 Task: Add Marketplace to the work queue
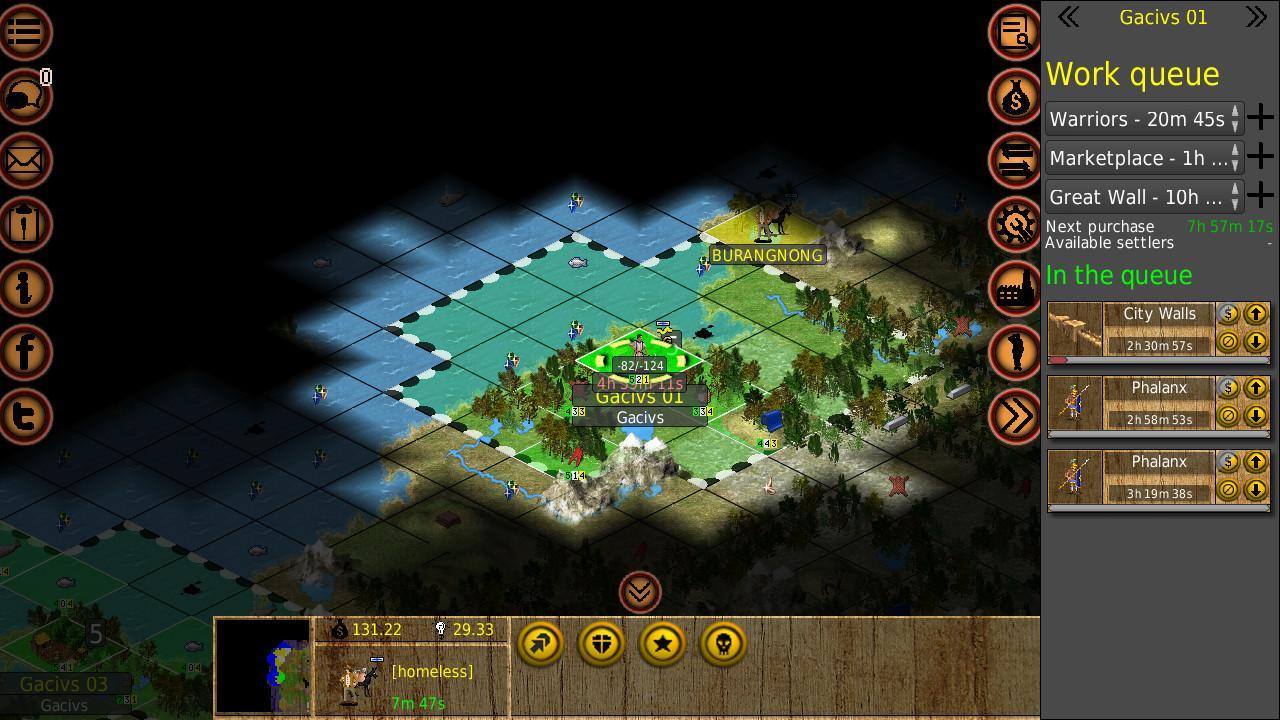(x=1260, y=157)
